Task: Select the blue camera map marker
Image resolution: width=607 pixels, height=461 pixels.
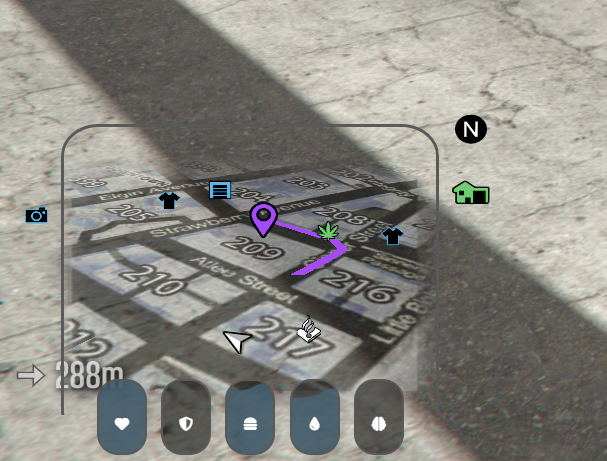Action: pos(37,215)
